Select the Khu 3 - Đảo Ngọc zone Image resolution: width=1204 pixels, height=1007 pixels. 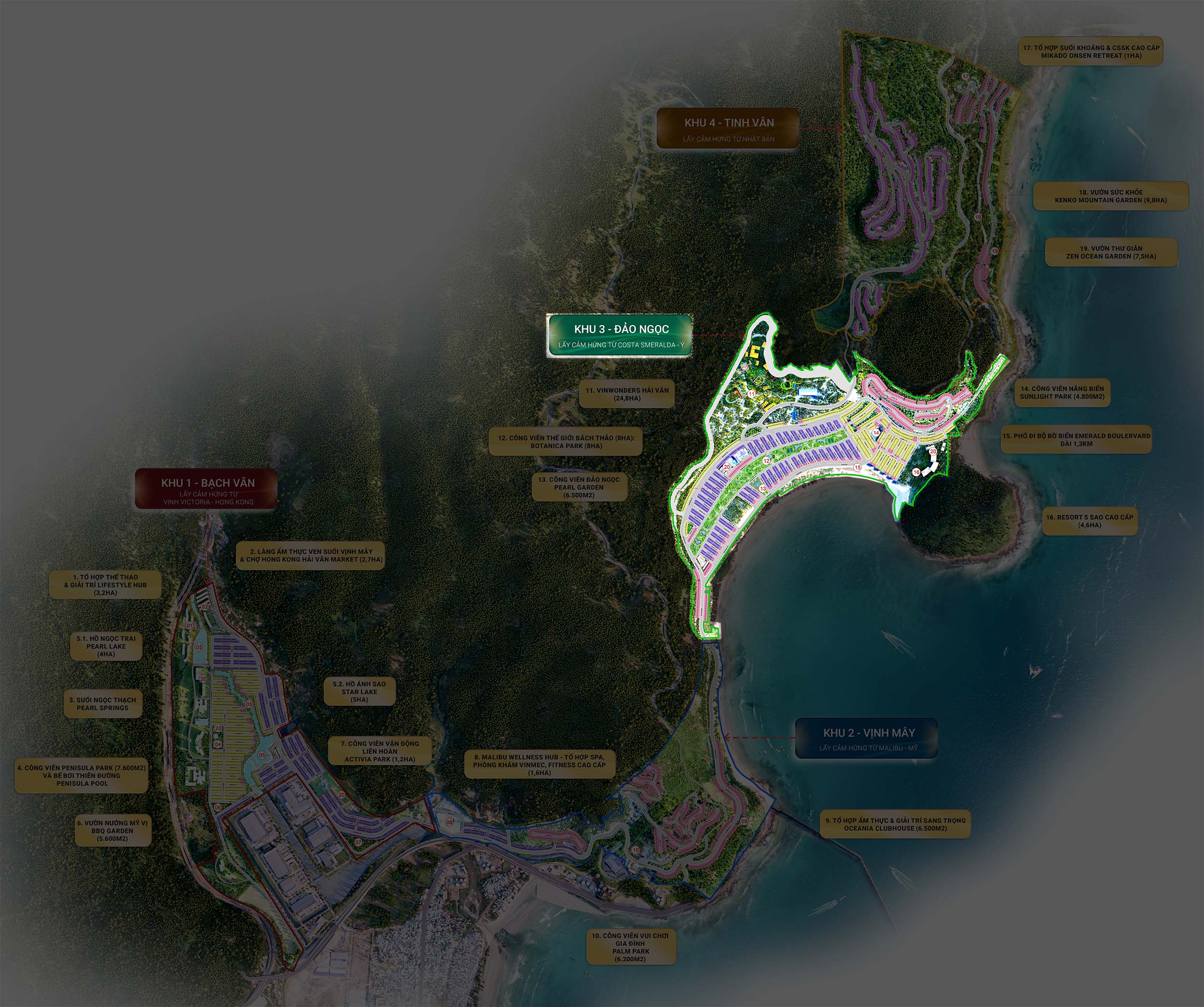coord(620,336)
